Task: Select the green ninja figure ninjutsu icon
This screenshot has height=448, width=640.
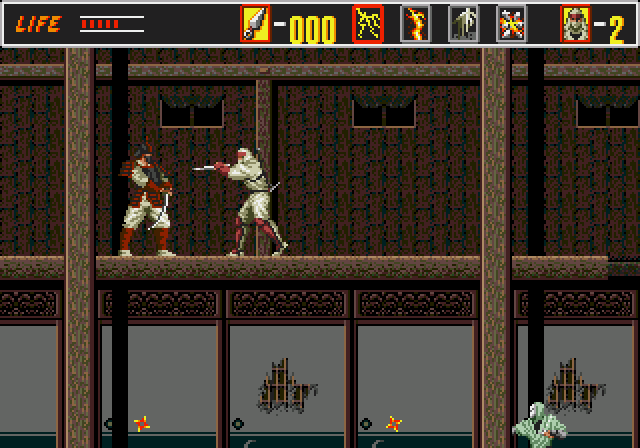Action: click(464, 24)
